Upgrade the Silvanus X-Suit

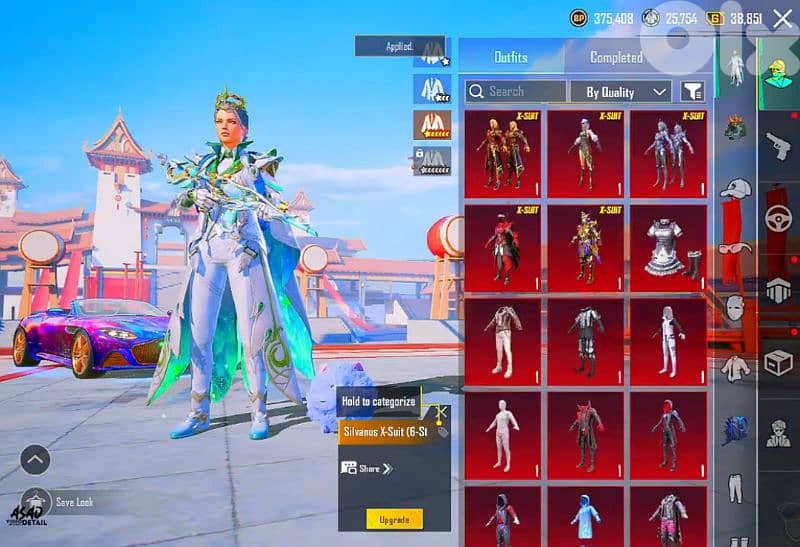pos(394,518)
